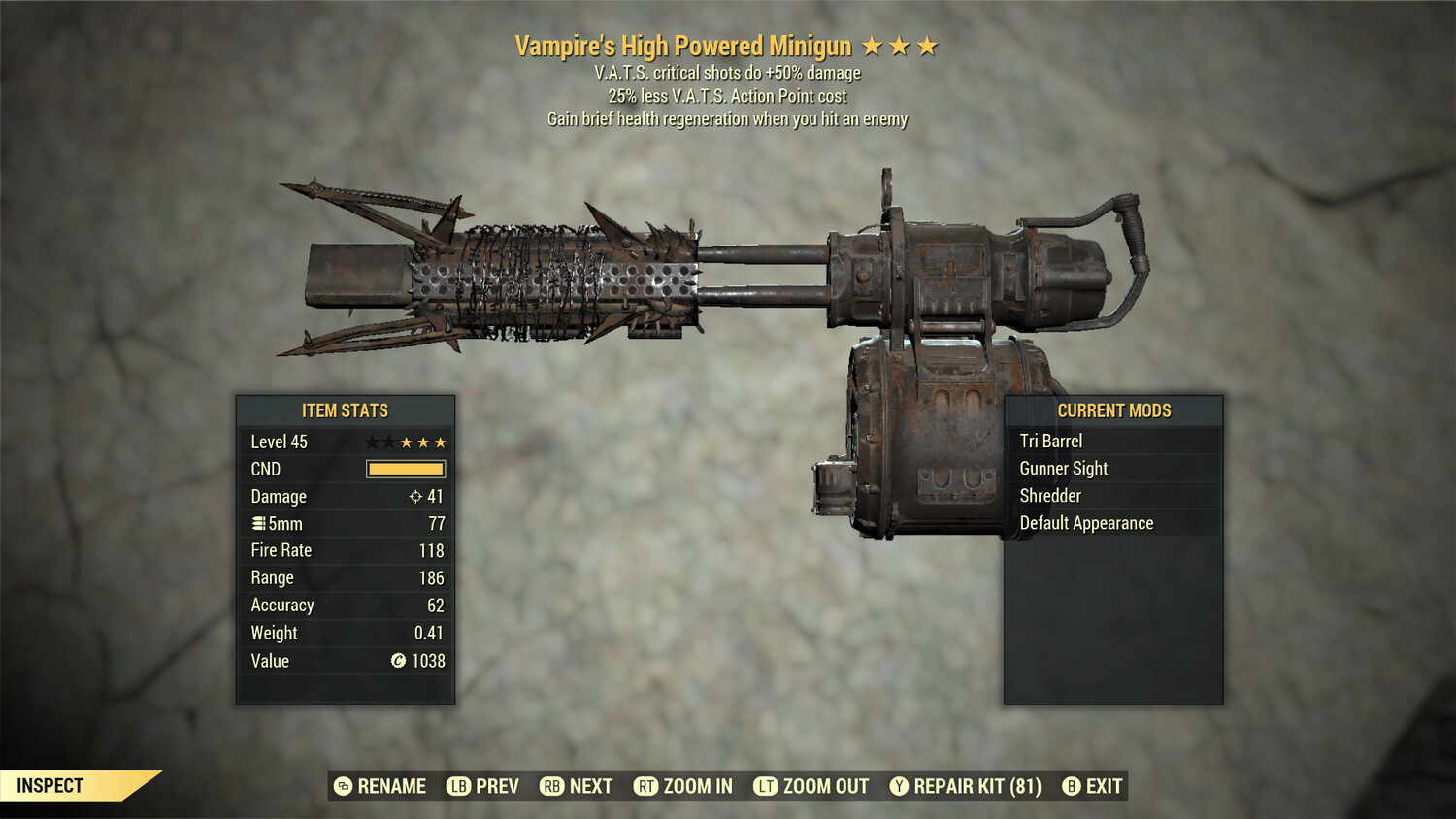The image size is (1456, 819).
Task: Toggle the first gold star on the Level 45 row
Action: click(x=405, y=442)
